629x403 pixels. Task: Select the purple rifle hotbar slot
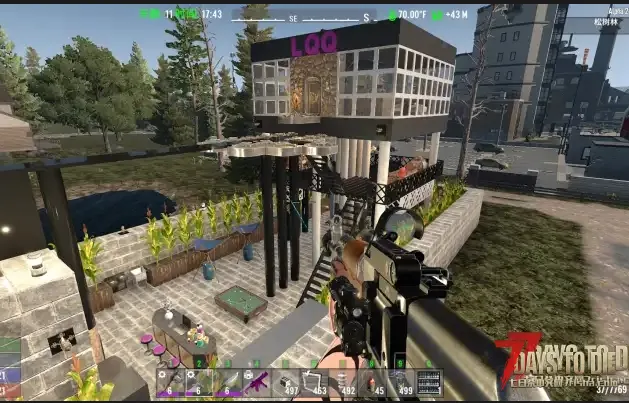click(x=256, y=382)
